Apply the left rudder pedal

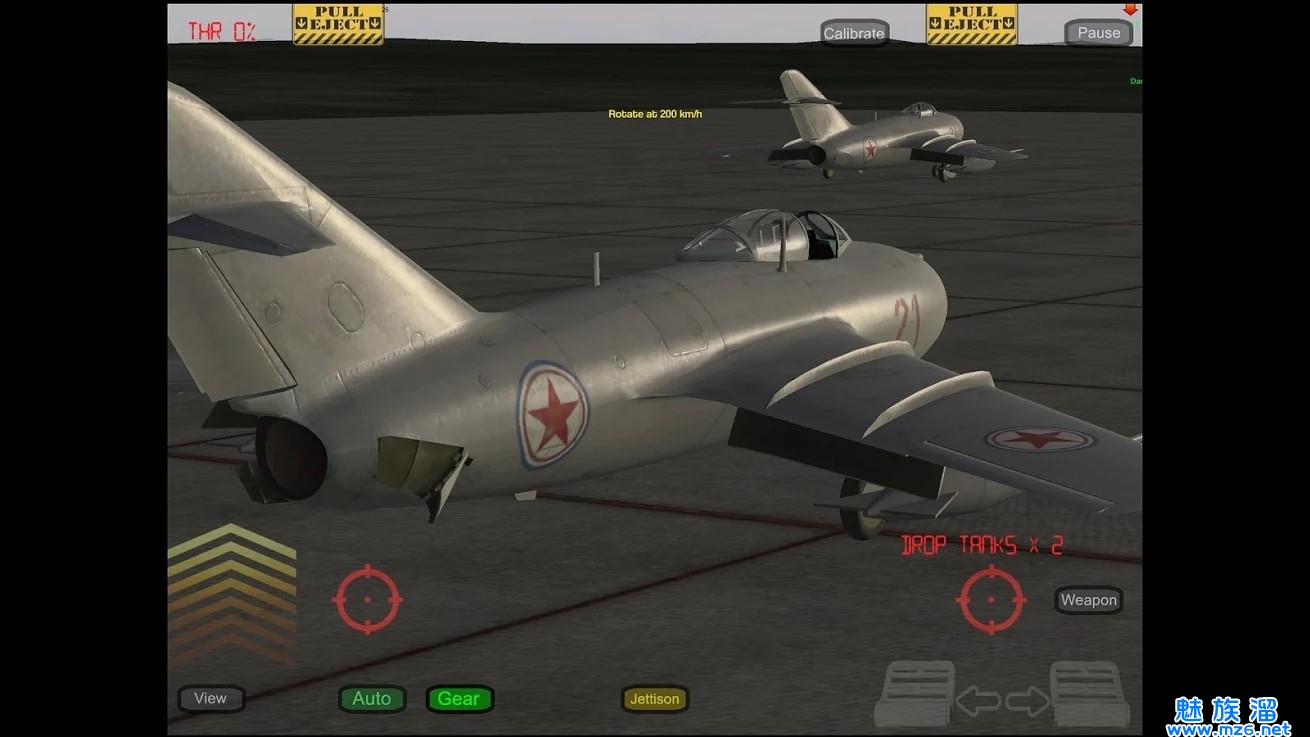(x=914, y=693)
